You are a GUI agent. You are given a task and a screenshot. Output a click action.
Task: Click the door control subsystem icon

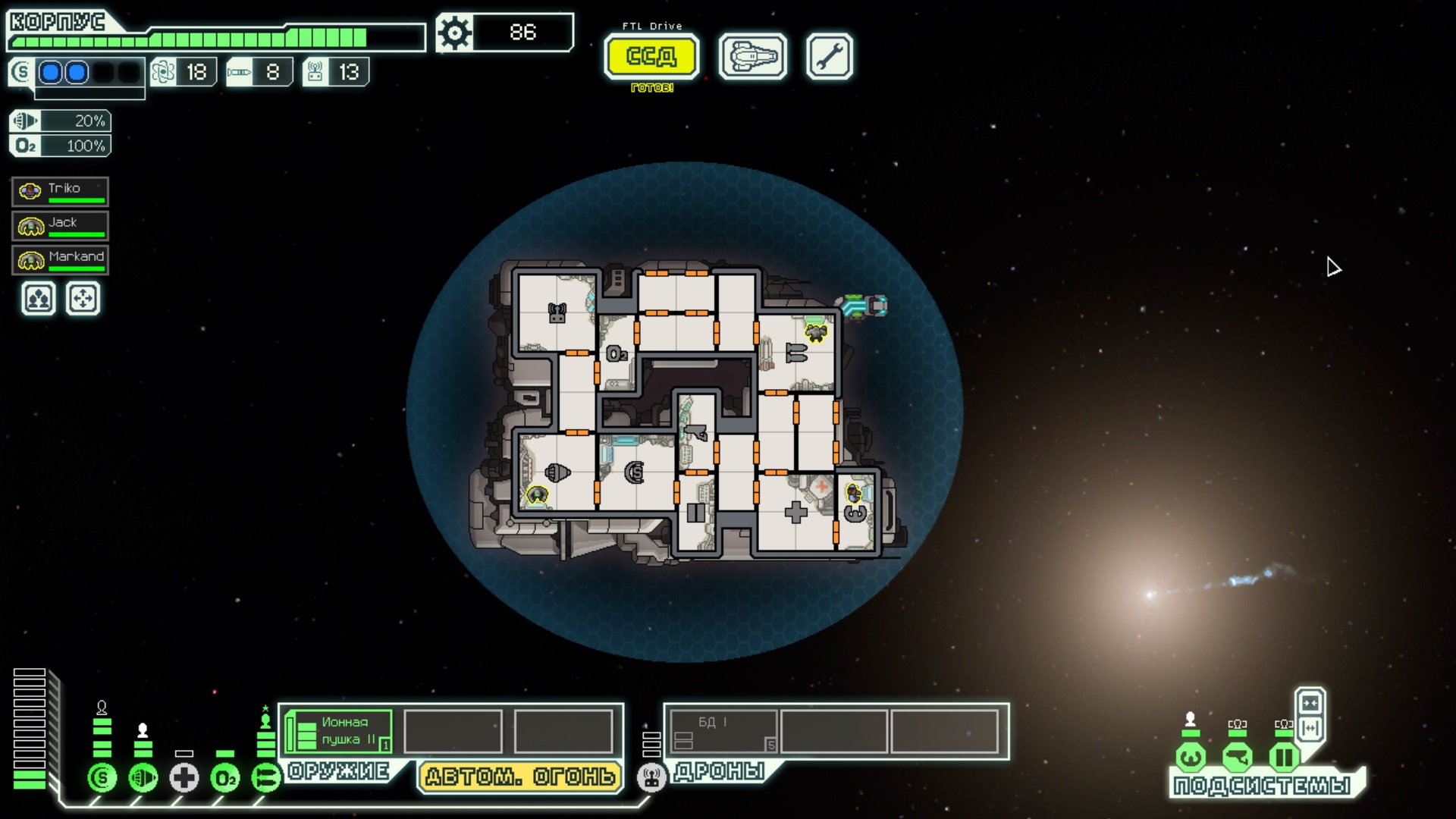click(1284, 757)
